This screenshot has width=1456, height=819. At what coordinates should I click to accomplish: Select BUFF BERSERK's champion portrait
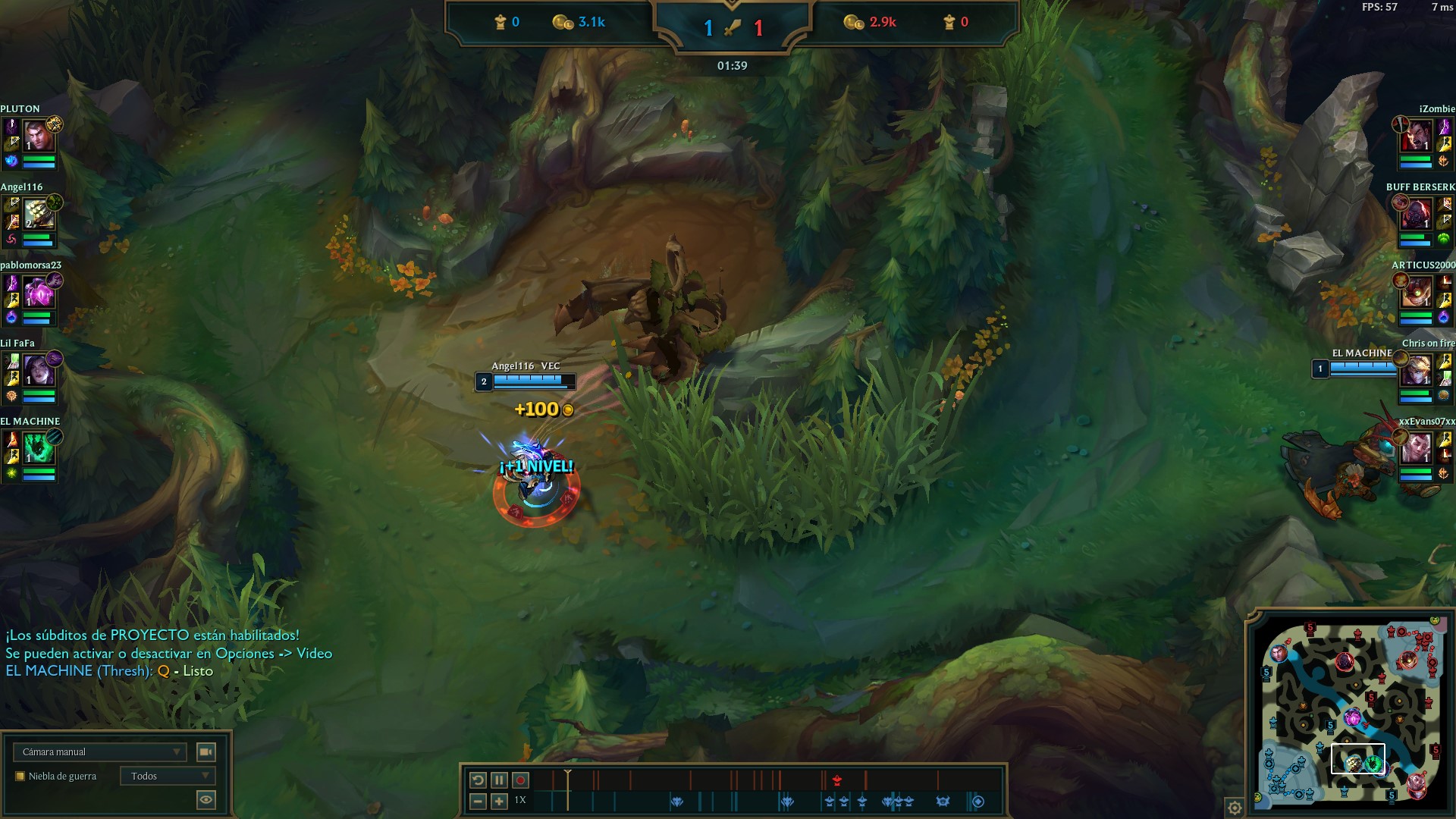(x=1416, y=215)
